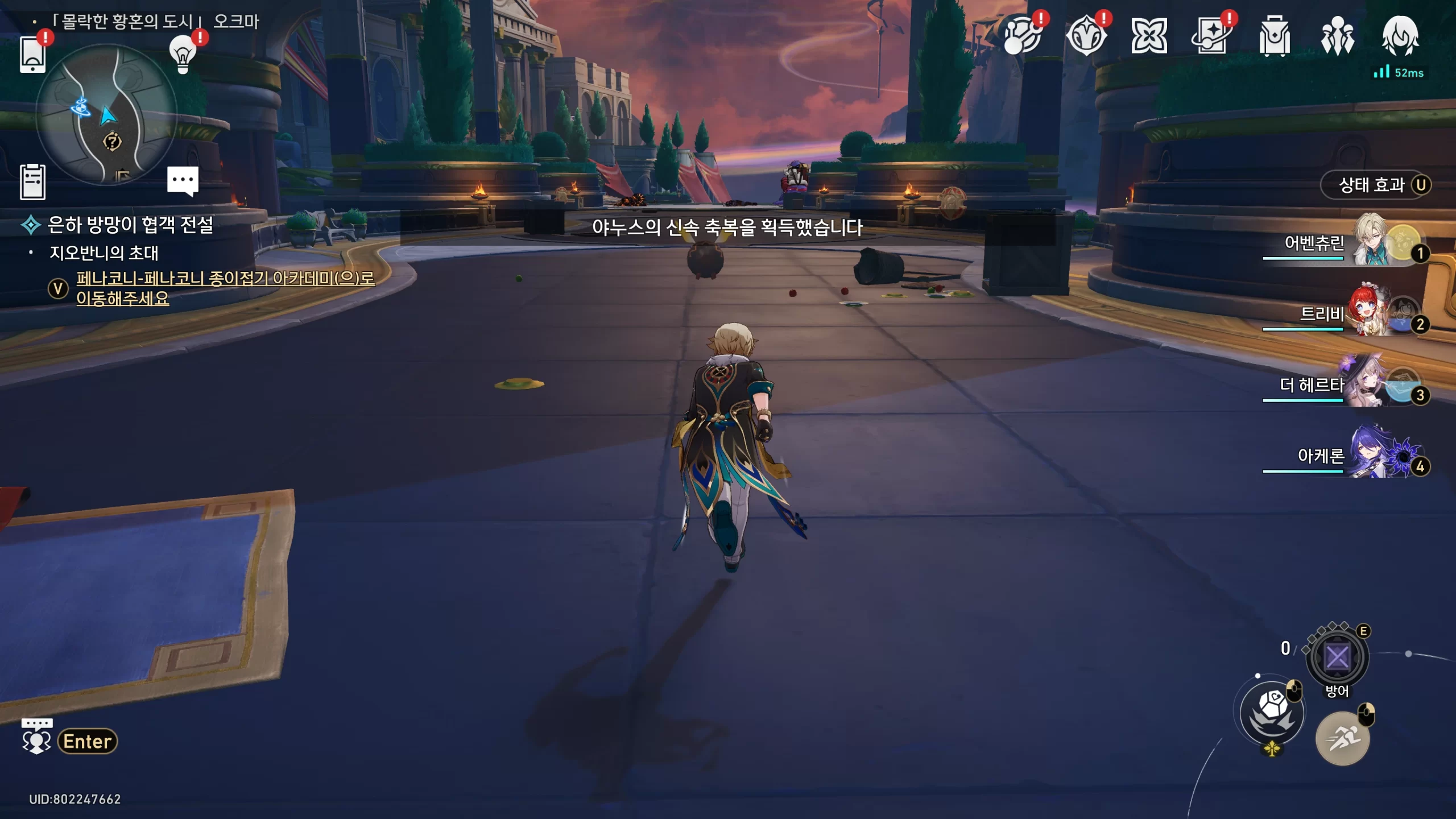The image size is (1456, 819).
Task: Open the character profile head icon
Action: [x=1400, y=37]
